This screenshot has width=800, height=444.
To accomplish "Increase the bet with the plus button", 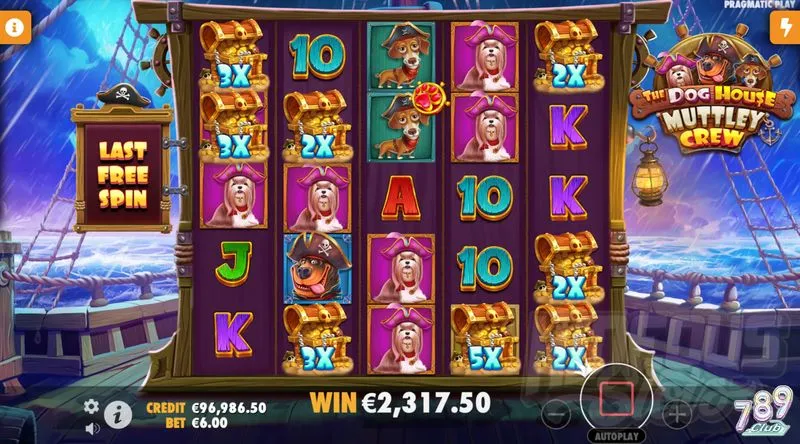I will (677, 411).
